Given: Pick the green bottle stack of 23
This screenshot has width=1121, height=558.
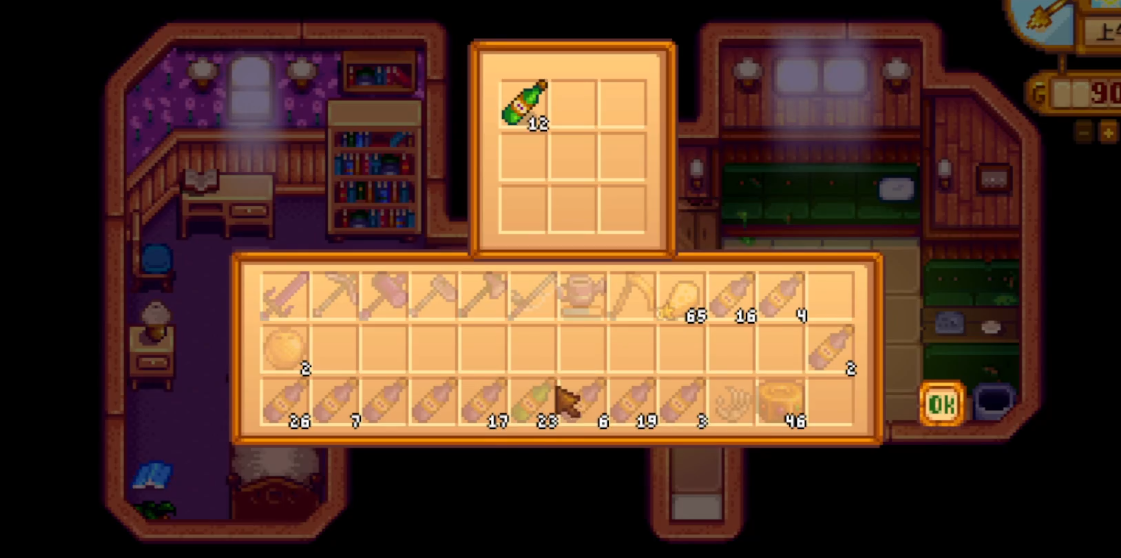Looking at the screenshot, I should click(533, 400).
